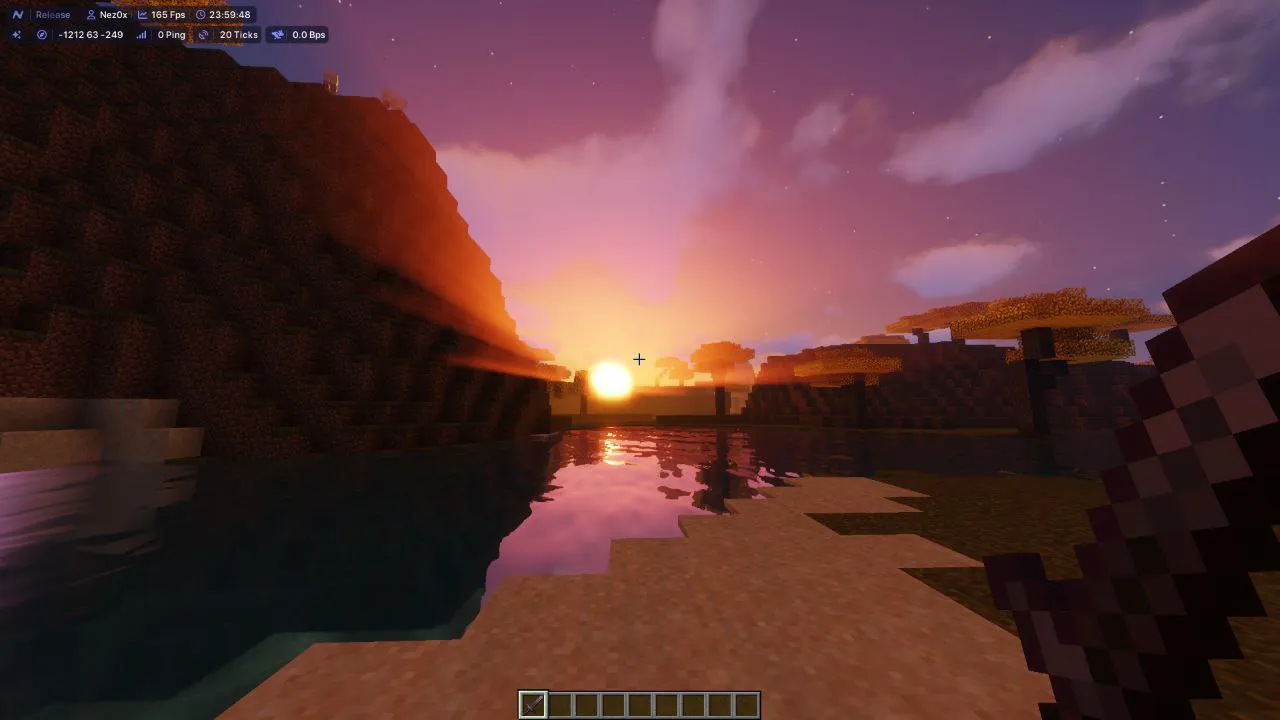Click the 165 Fps counter
The height and width of the screenshot is (720, 1280).
[167, 14]
